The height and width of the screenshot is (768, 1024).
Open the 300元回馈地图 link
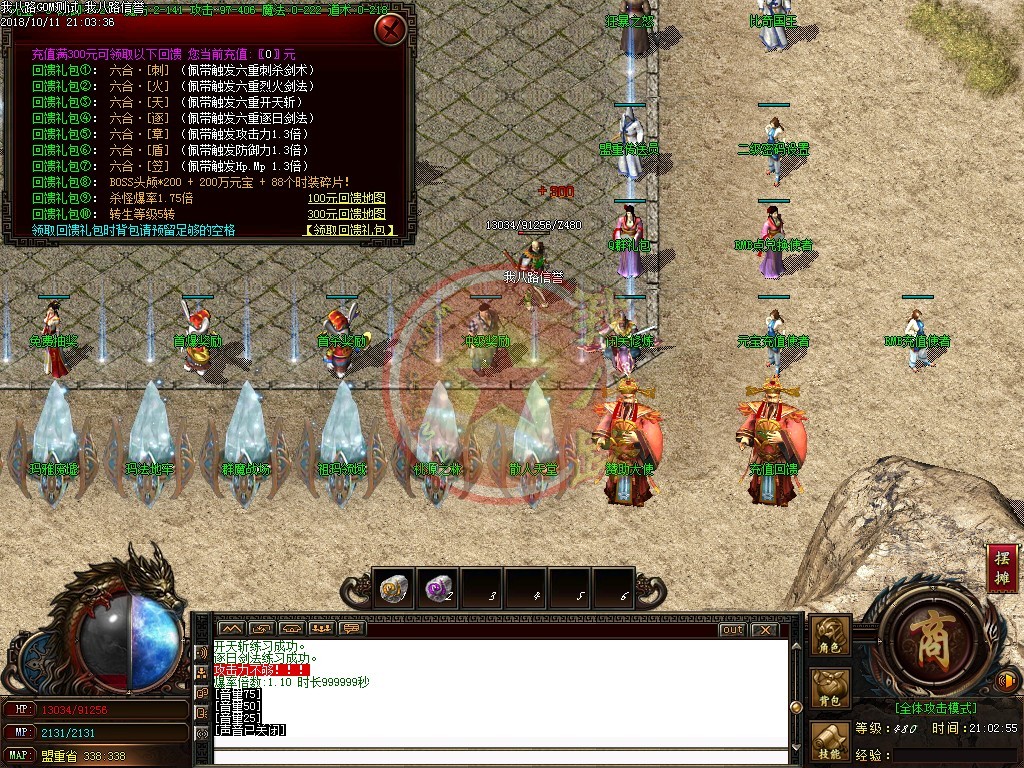click(346, 214)
